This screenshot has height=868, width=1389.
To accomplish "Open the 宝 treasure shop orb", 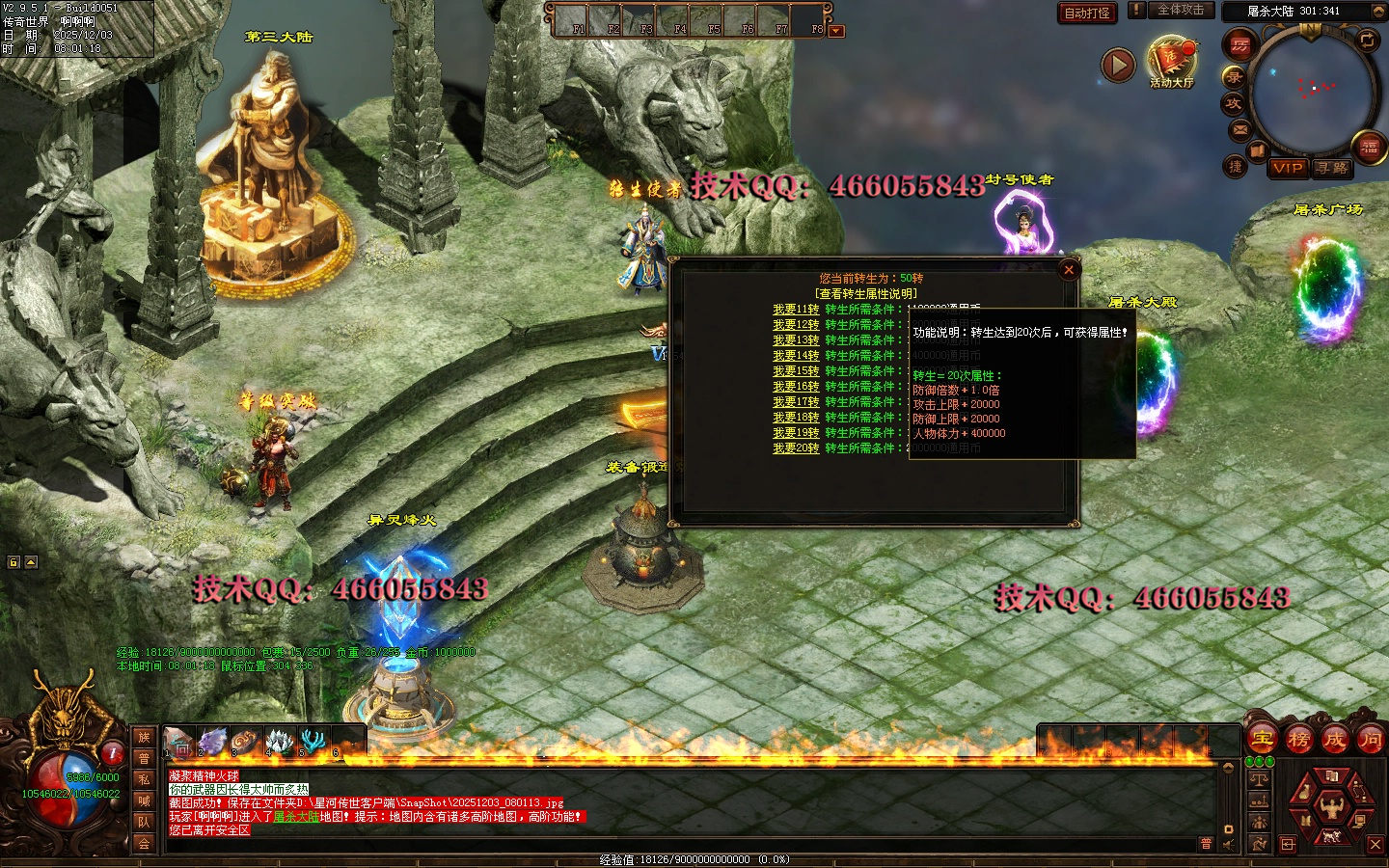I will click(1262, 741).
